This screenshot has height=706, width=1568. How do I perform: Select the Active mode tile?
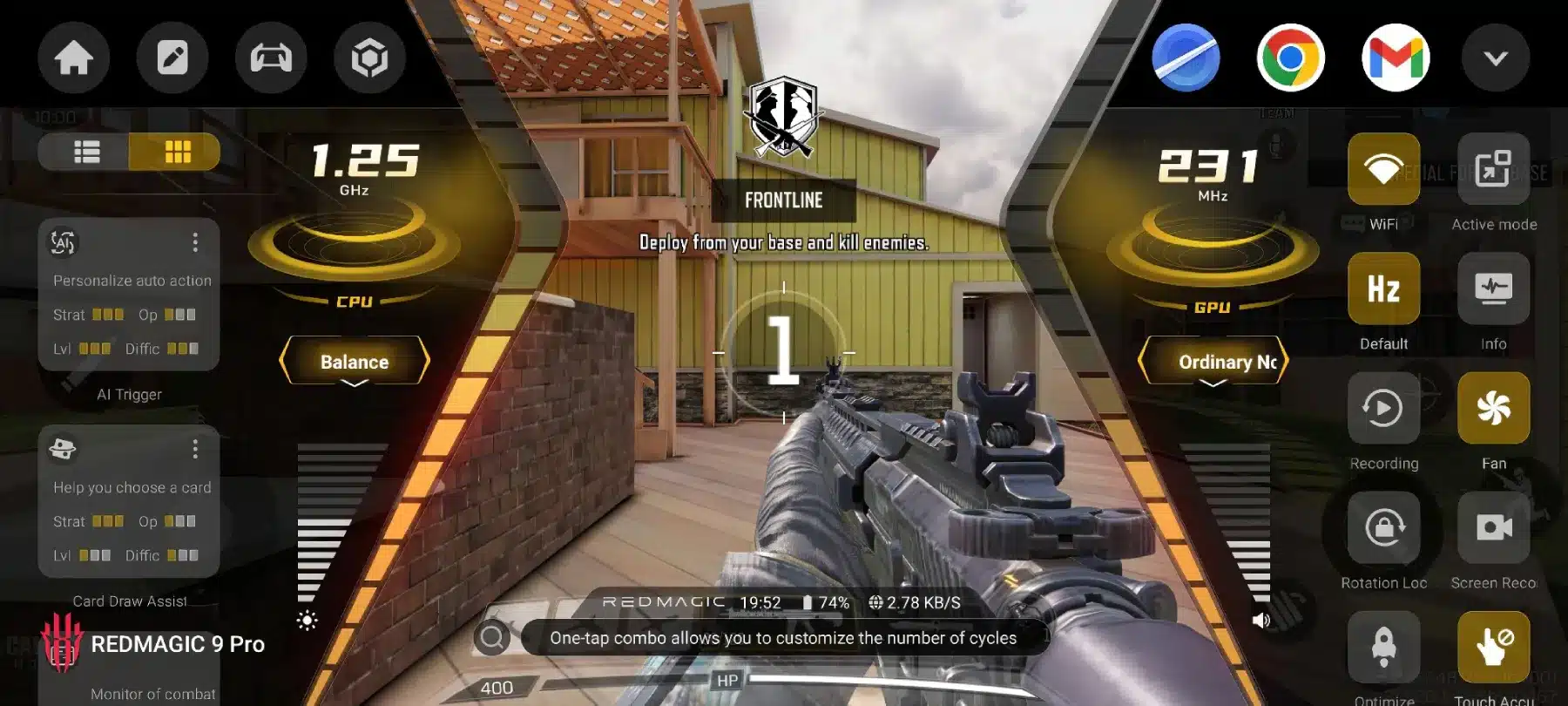coord(1493,169)
